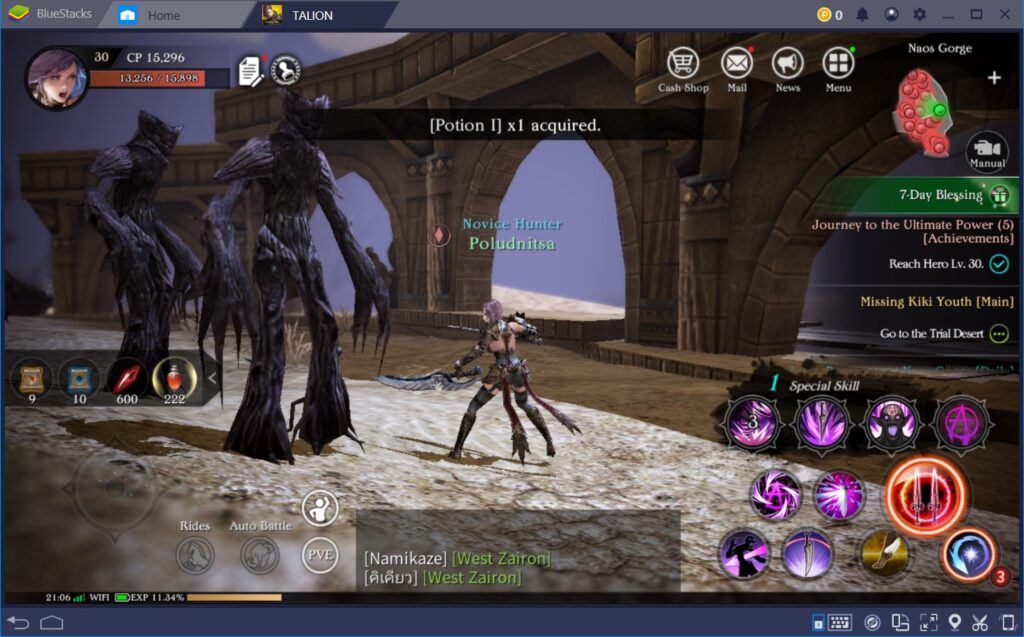Summon a mount with Rides button

pos(195,553)
